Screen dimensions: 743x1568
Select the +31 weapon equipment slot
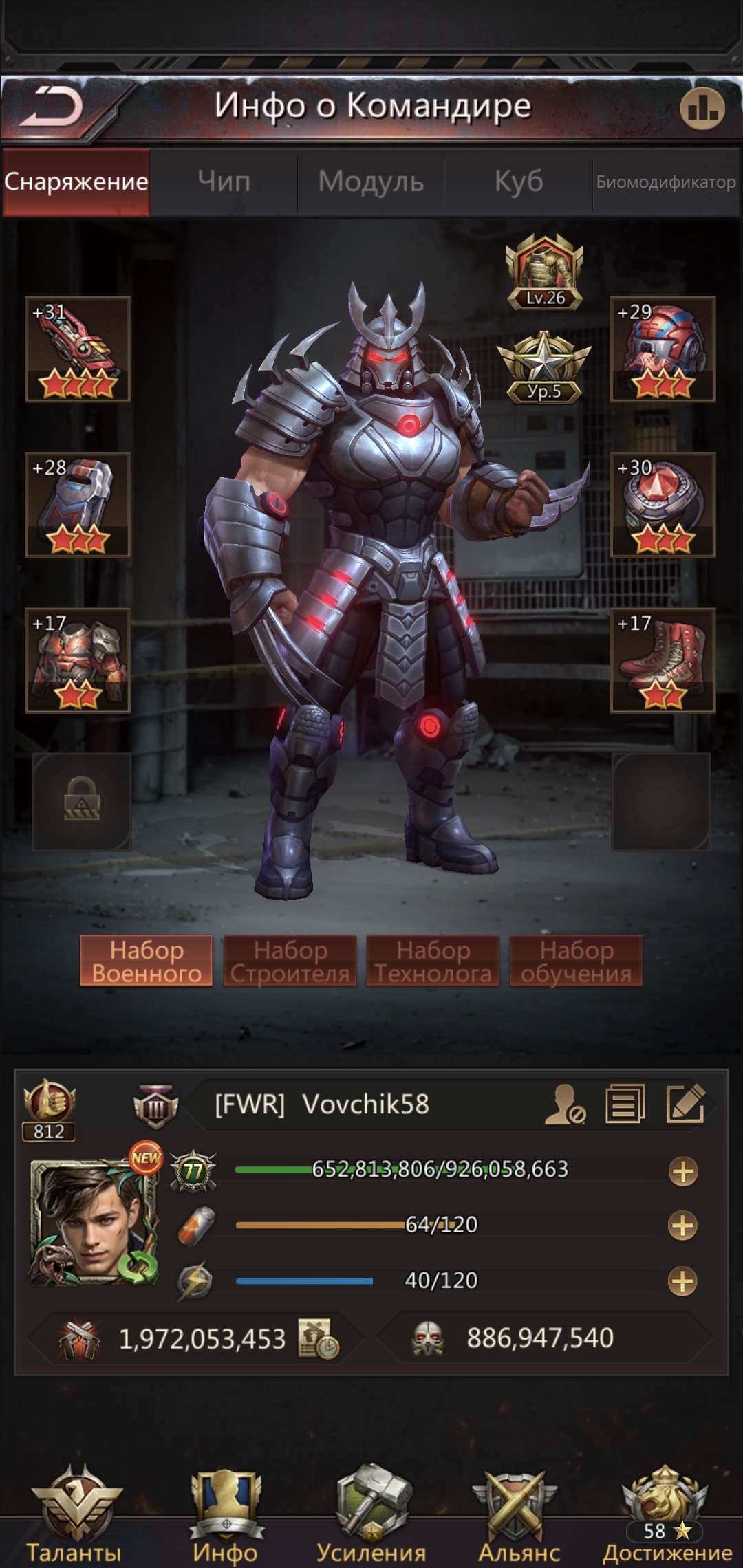pos(78,349)
